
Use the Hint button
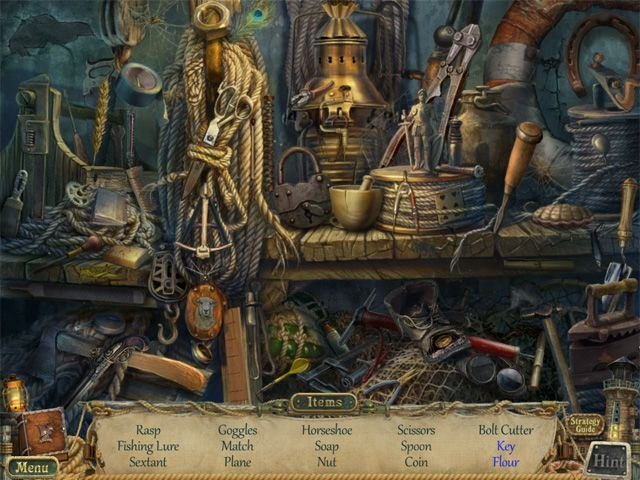click(607, 460)
